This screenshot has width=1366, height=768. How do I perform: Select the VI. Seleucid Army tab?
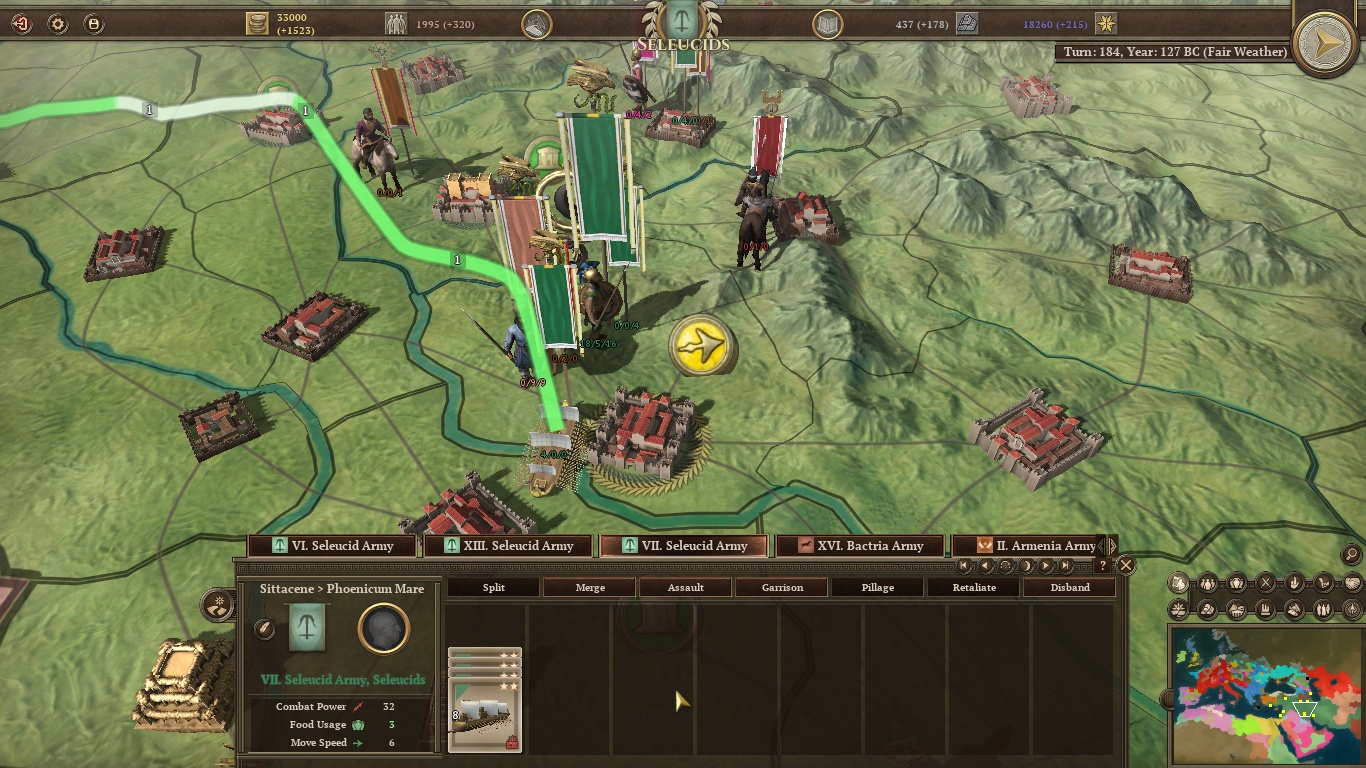coord(333,546)
